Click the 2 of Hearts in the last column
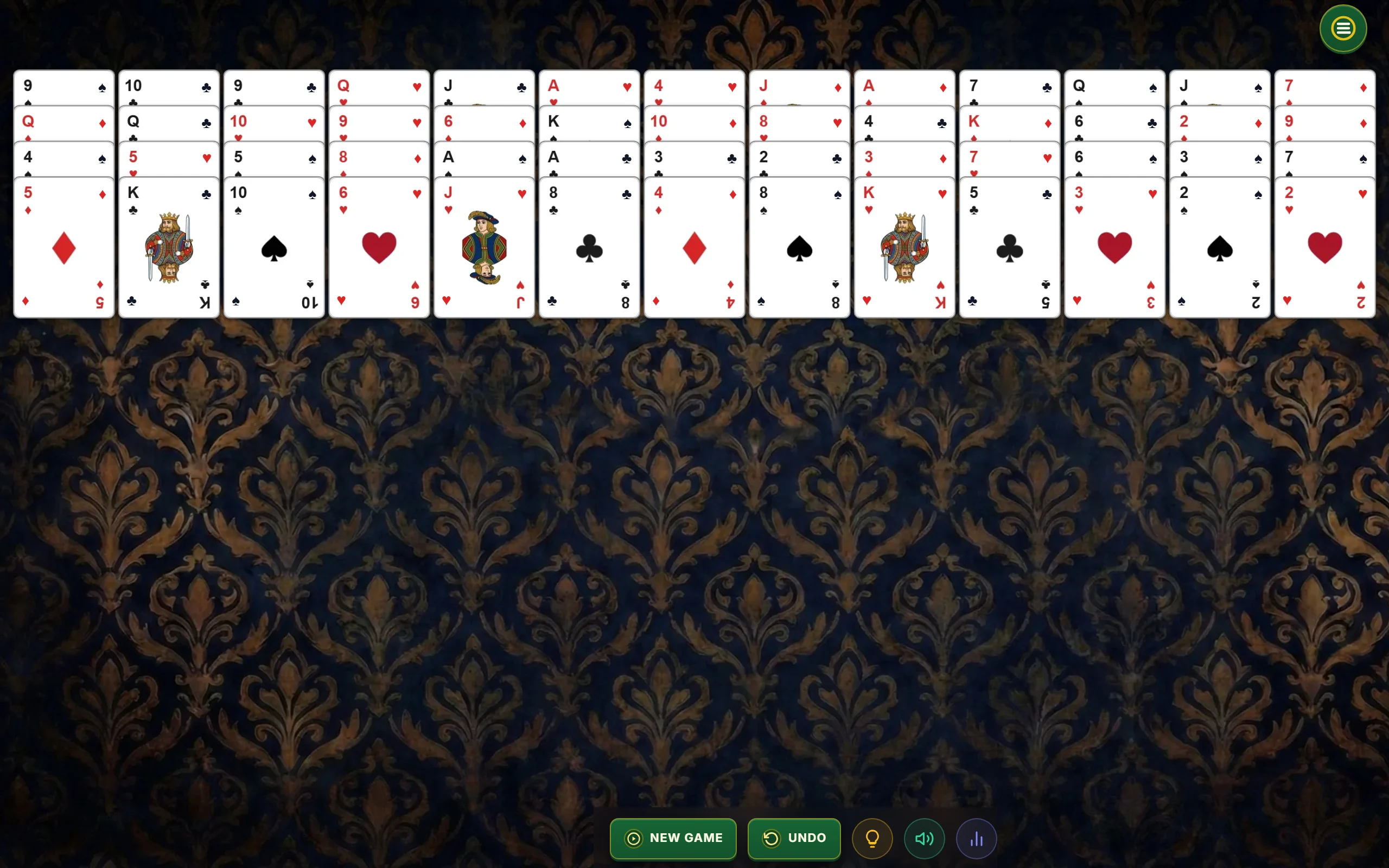 tap(1324, 248)
